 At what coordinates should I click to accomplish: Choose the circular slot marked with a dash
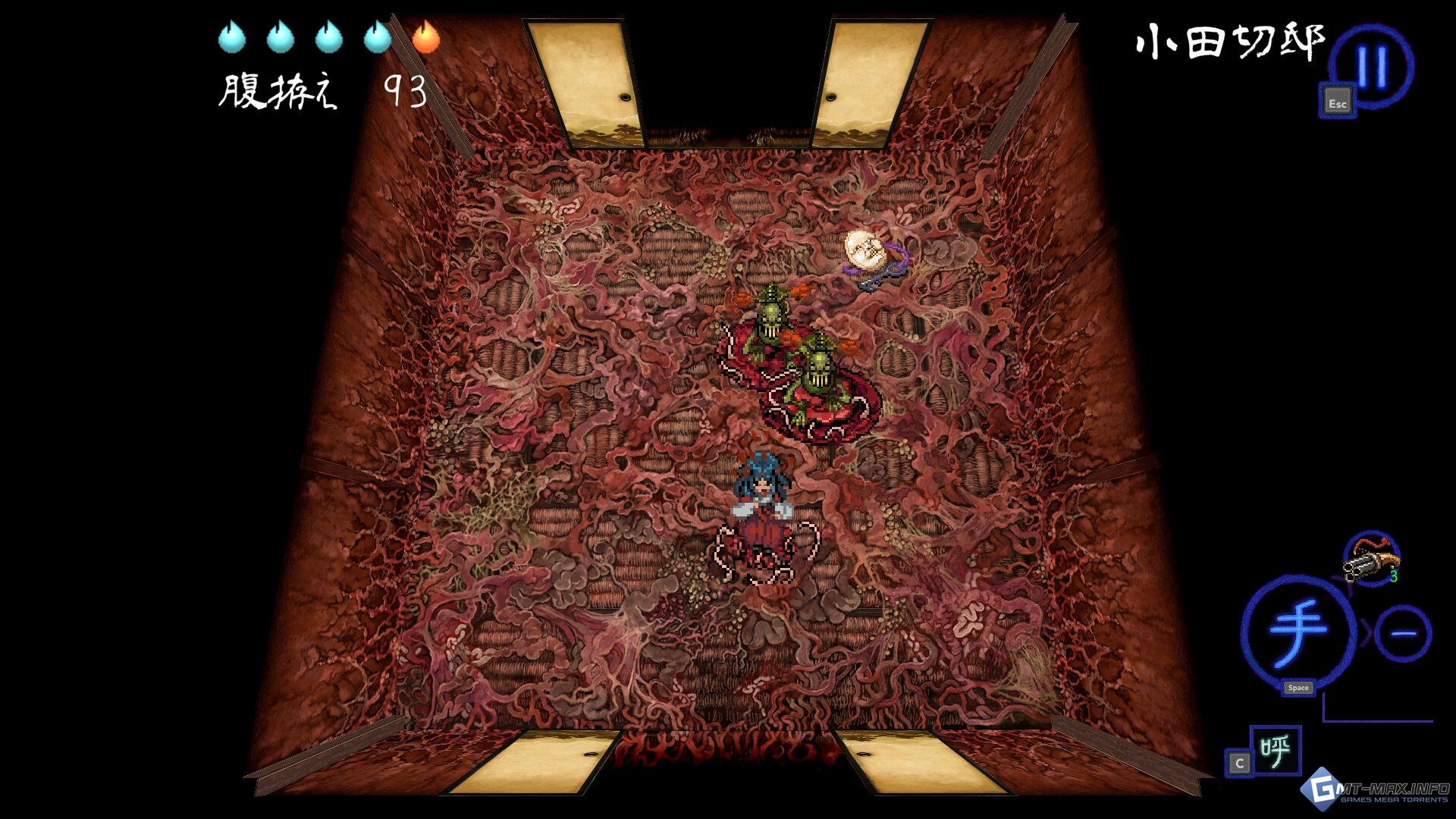tap(1402, 634)
